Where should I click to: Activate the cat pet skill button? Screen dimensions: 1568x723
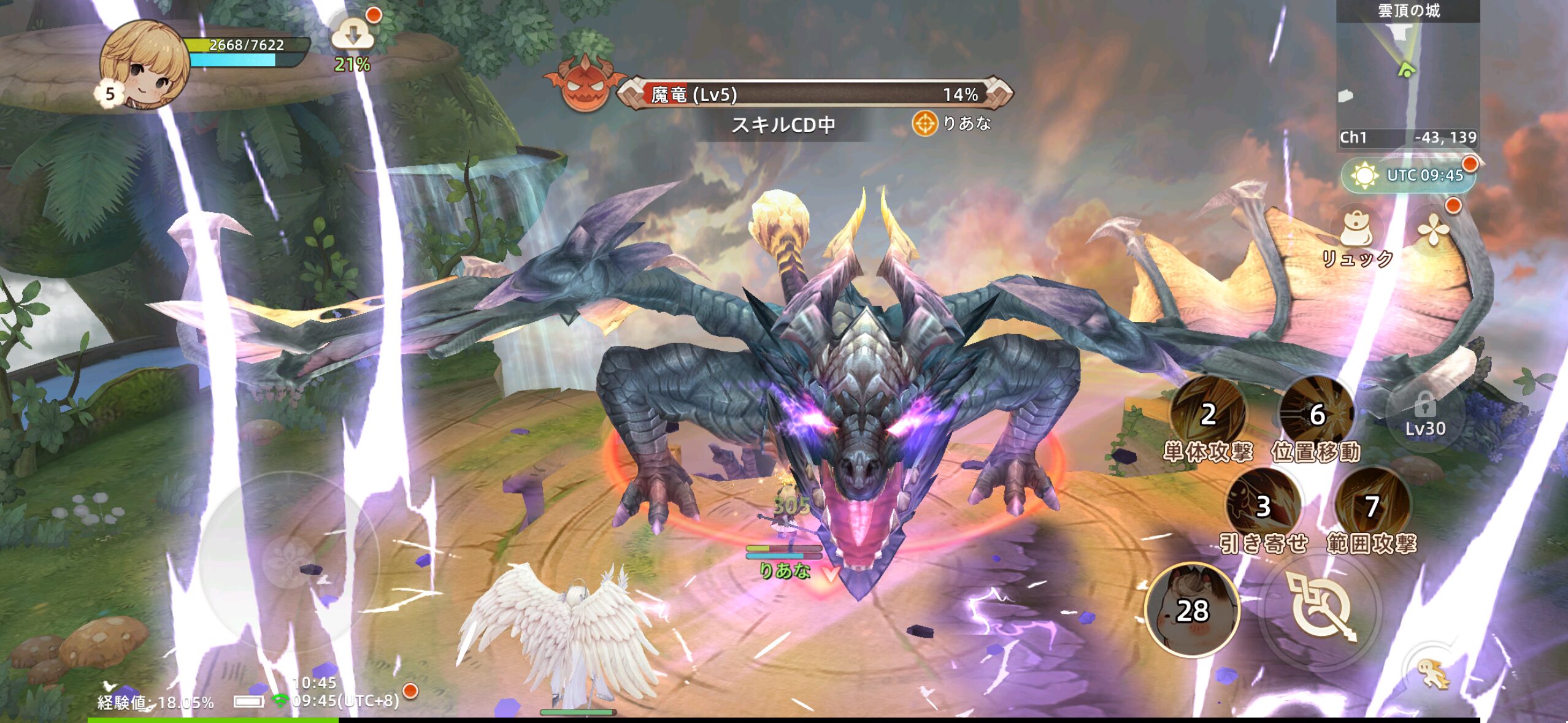click(1192, 610)
